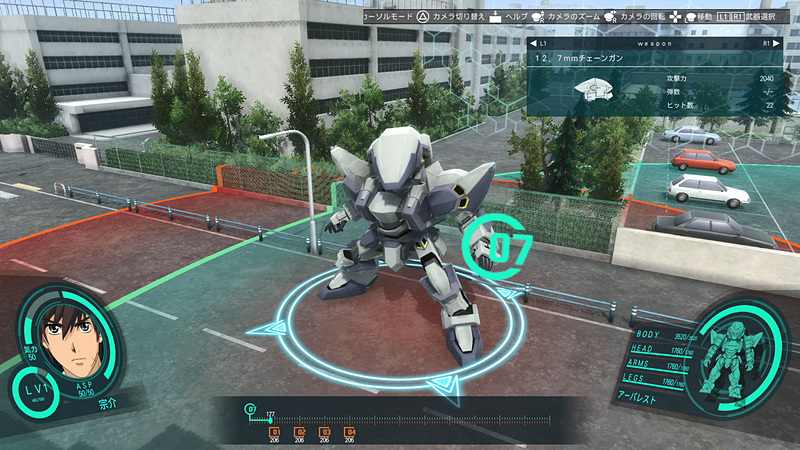Select enemy marker 03 on the turn timeline

pos(324,432)
